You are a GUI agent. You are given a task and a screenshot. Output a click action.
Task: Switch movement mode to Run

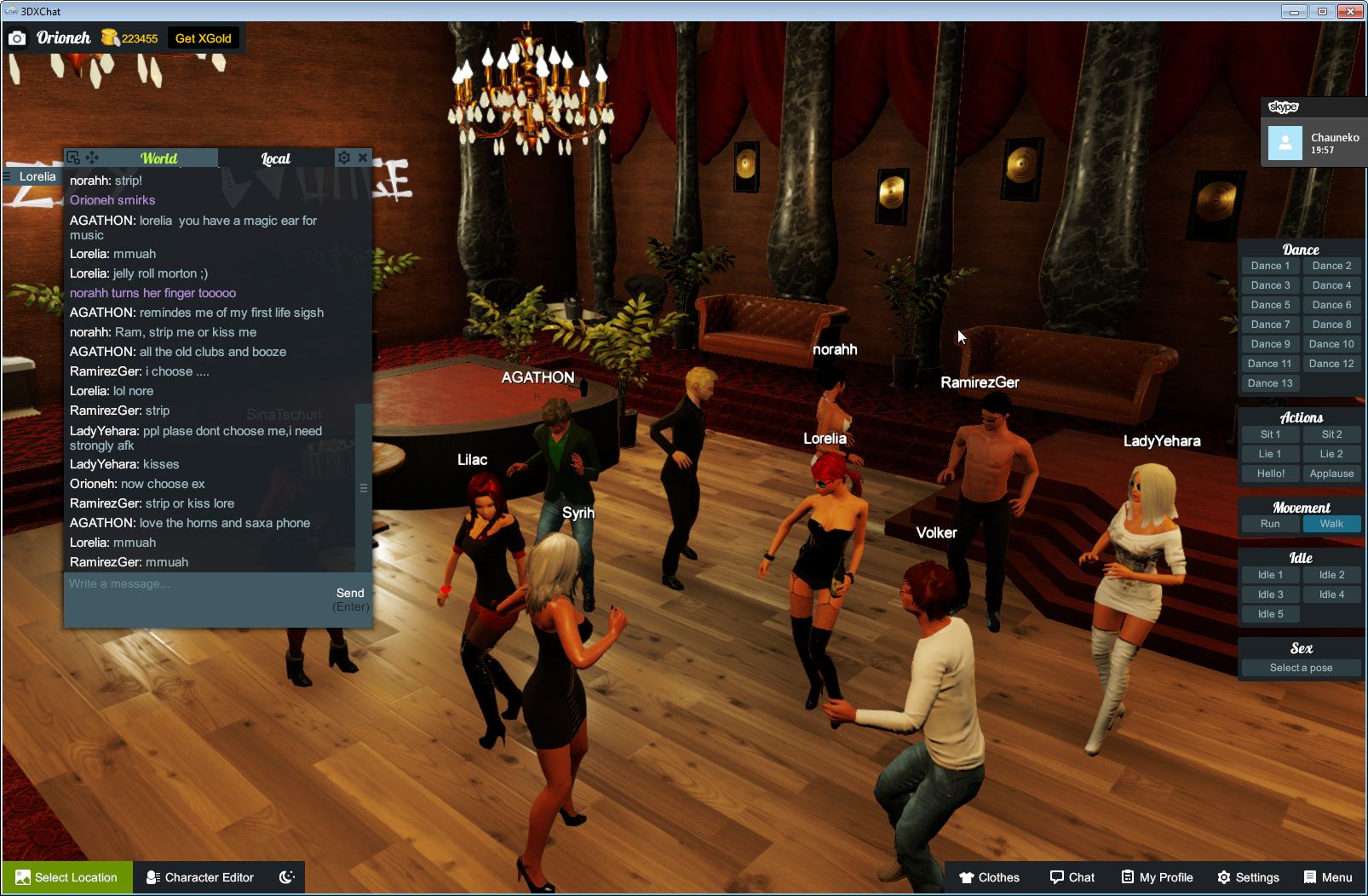pyautogui.click(x=1270, y=524)
